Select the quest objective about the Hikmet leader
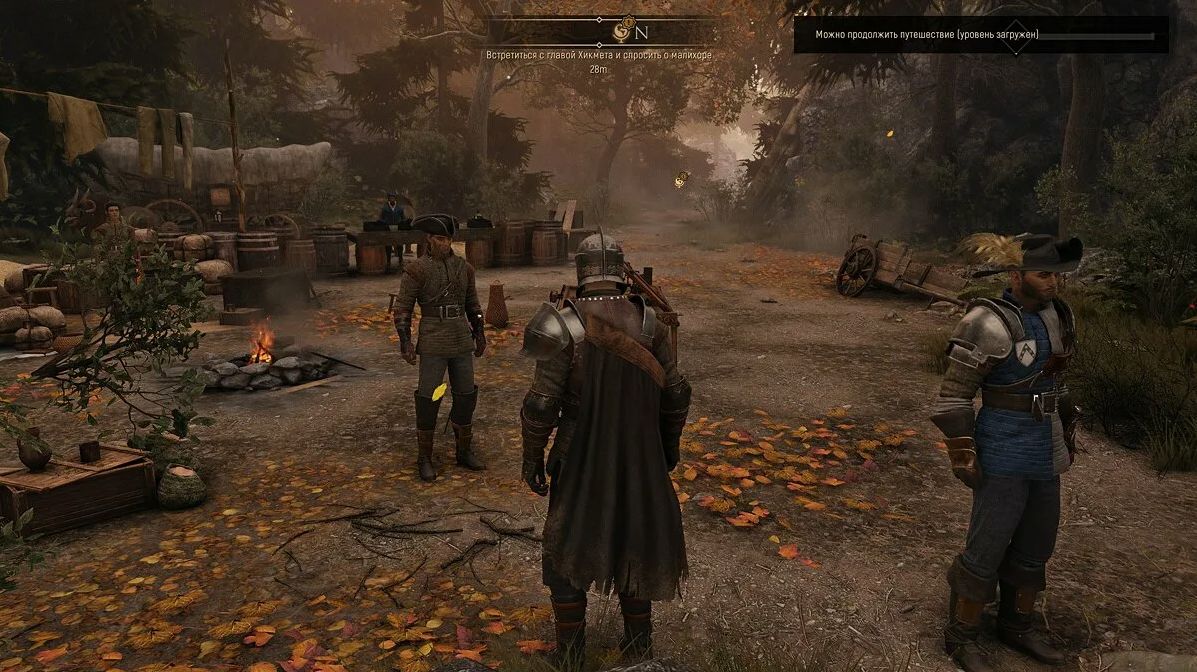The width and height of the screenshot is (1197, 672). (598, 55)
